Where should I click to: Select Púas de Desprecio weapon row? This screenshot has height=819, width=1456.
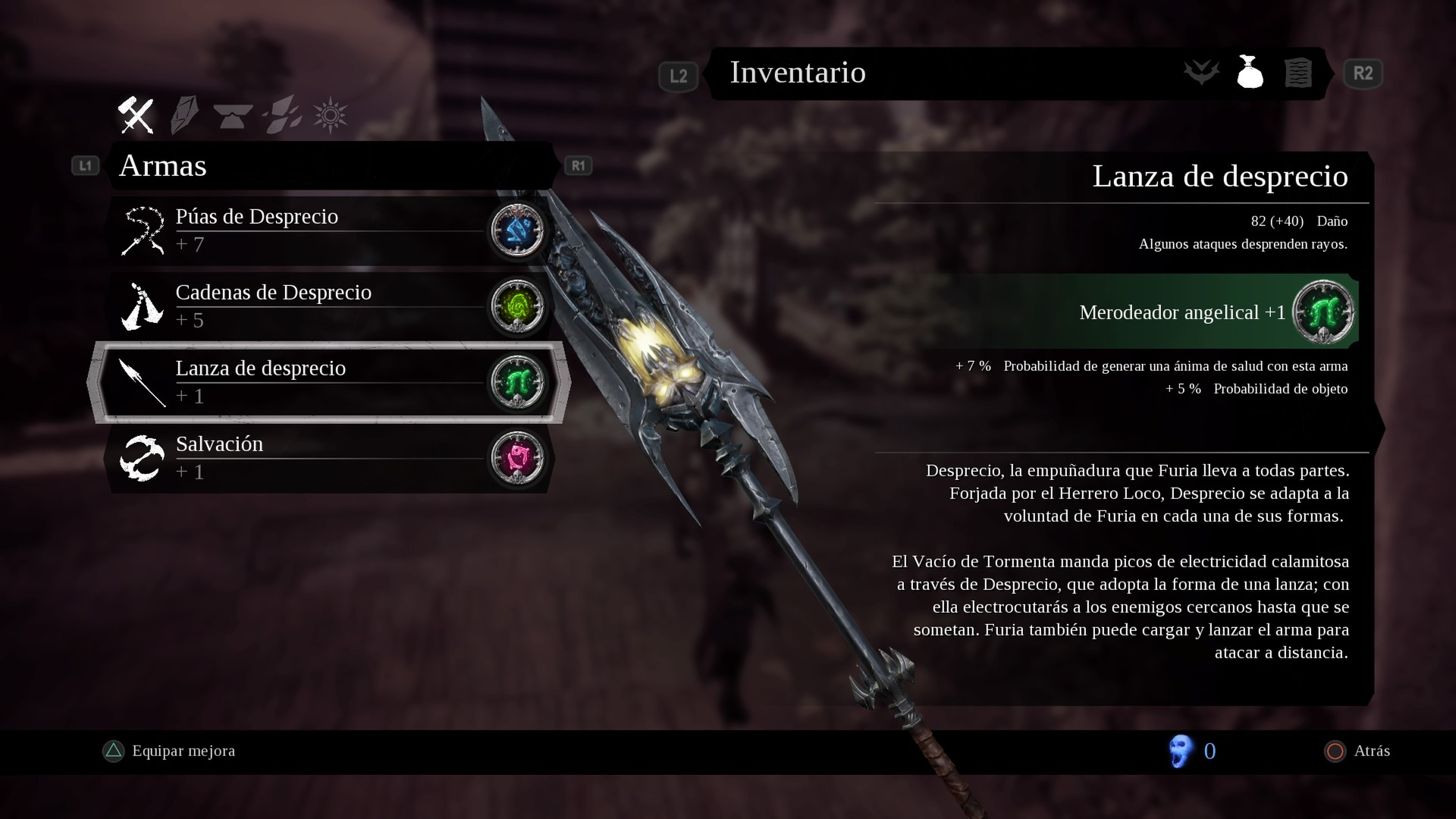[x=303, y=230]
